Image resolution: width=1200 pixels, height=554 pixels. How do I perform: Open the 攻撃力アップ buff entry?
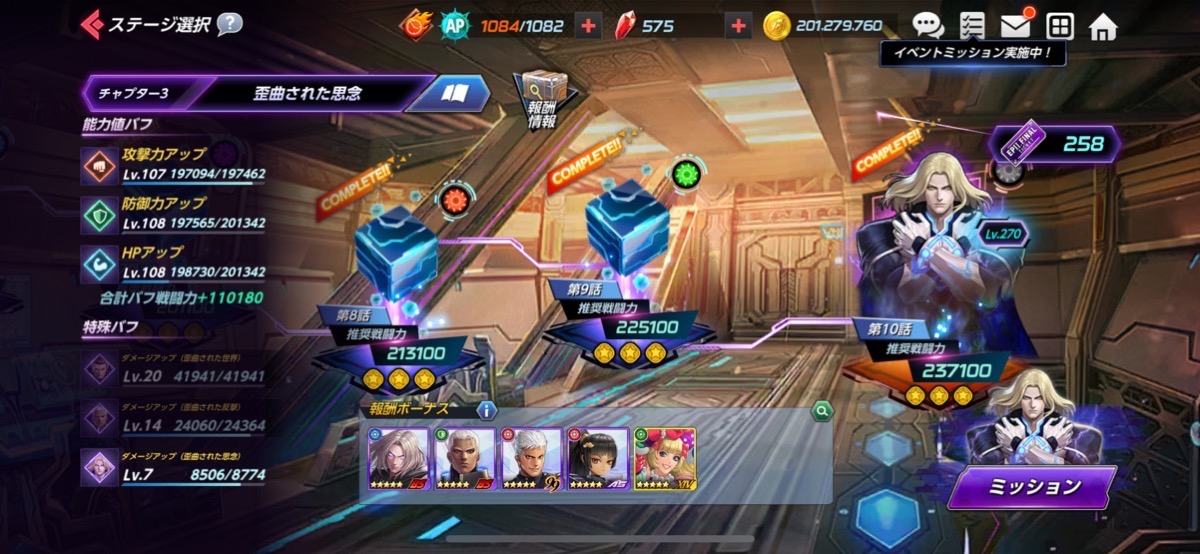(175, 163)
